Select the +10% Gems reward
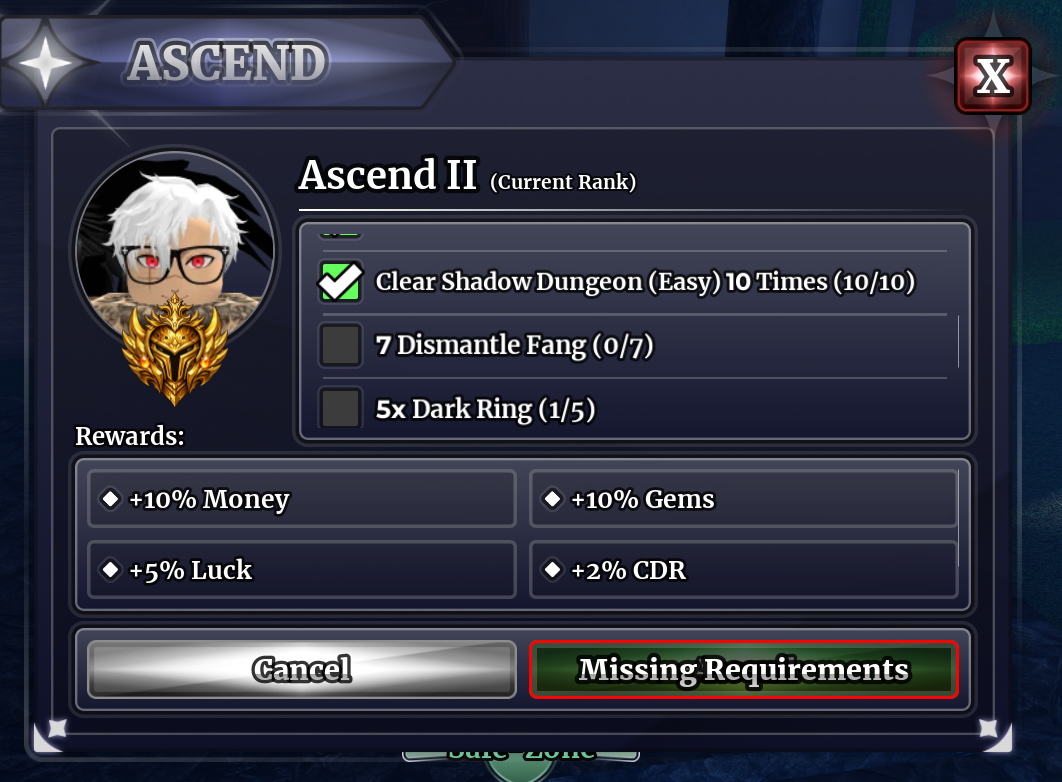 tap(743, 499)
